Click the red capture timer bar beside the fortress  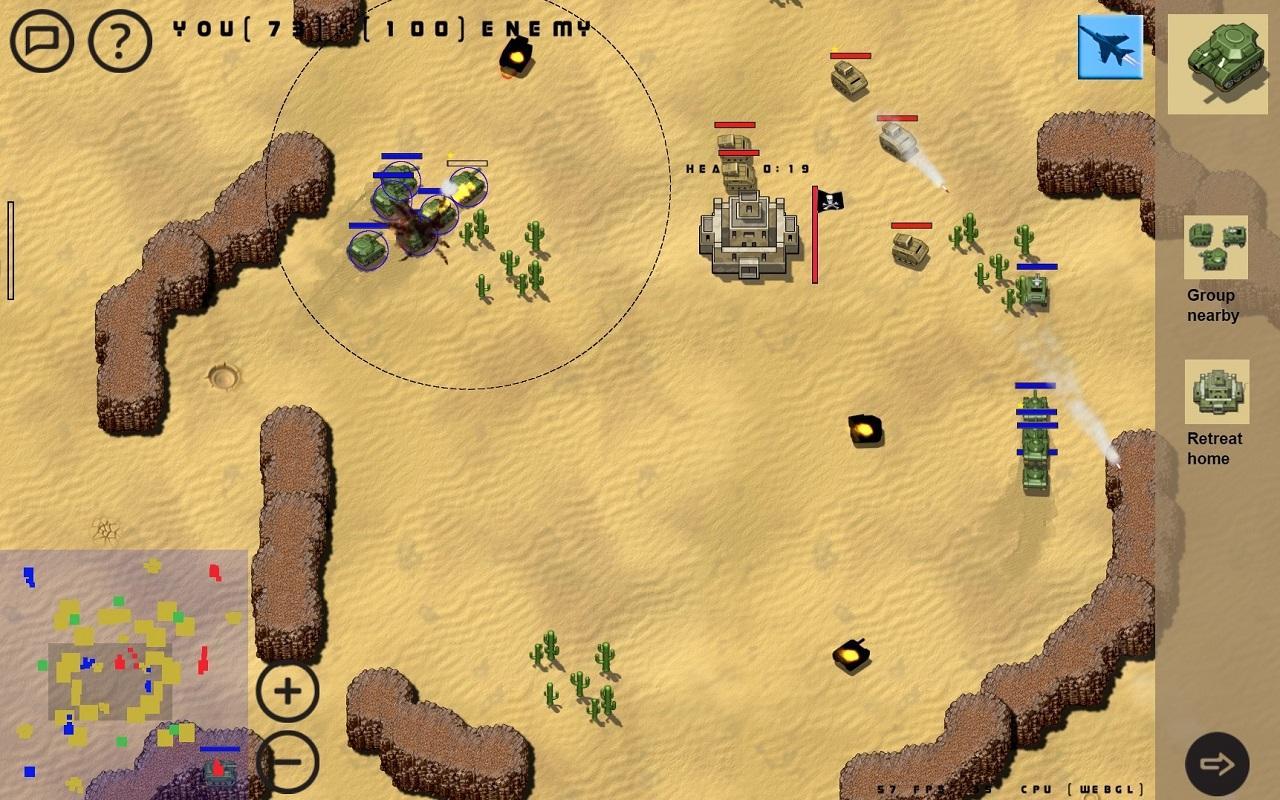click(815, 235)
